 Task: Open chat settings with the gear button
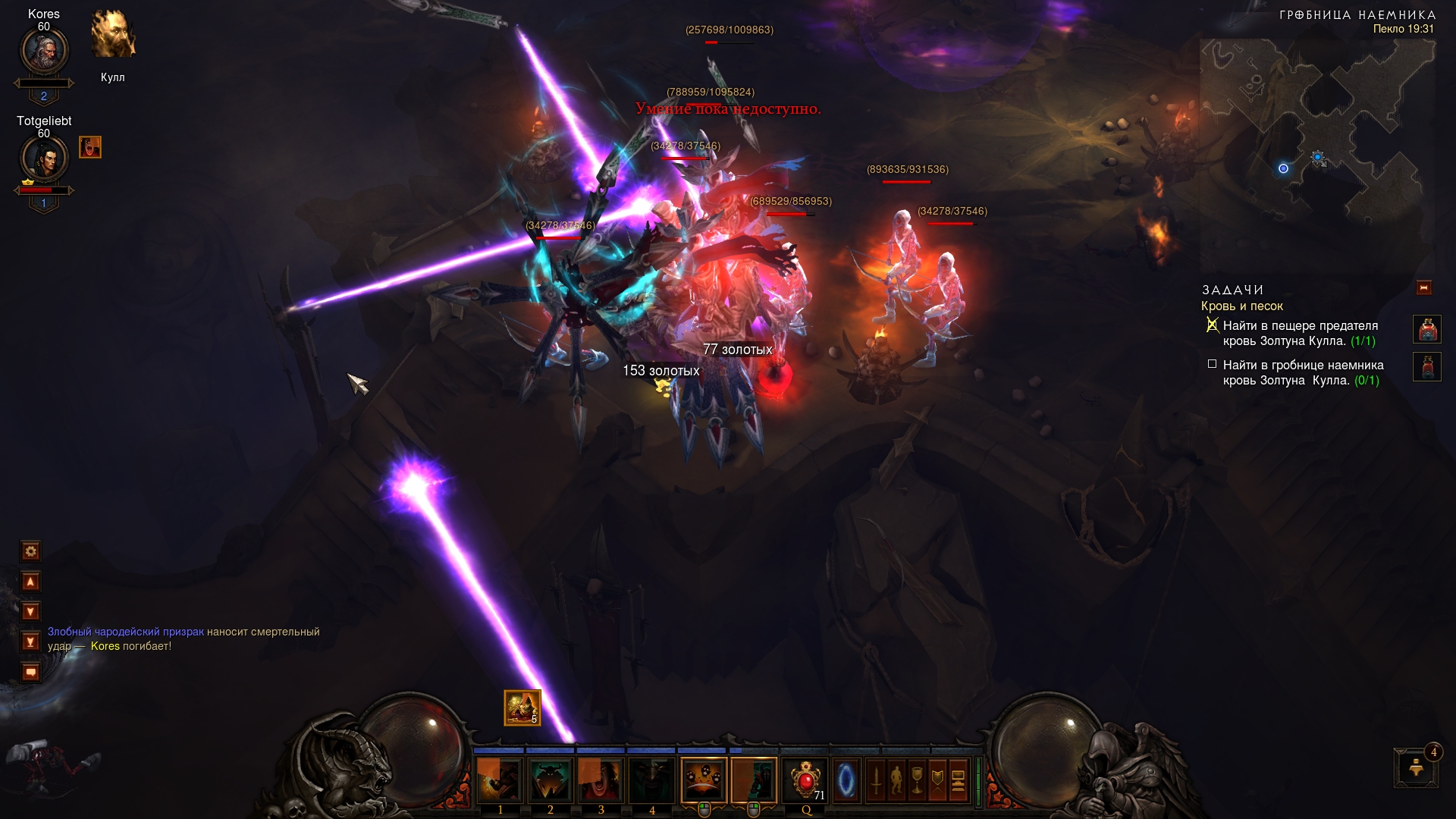pyautogui.click(x=31, y=551)
